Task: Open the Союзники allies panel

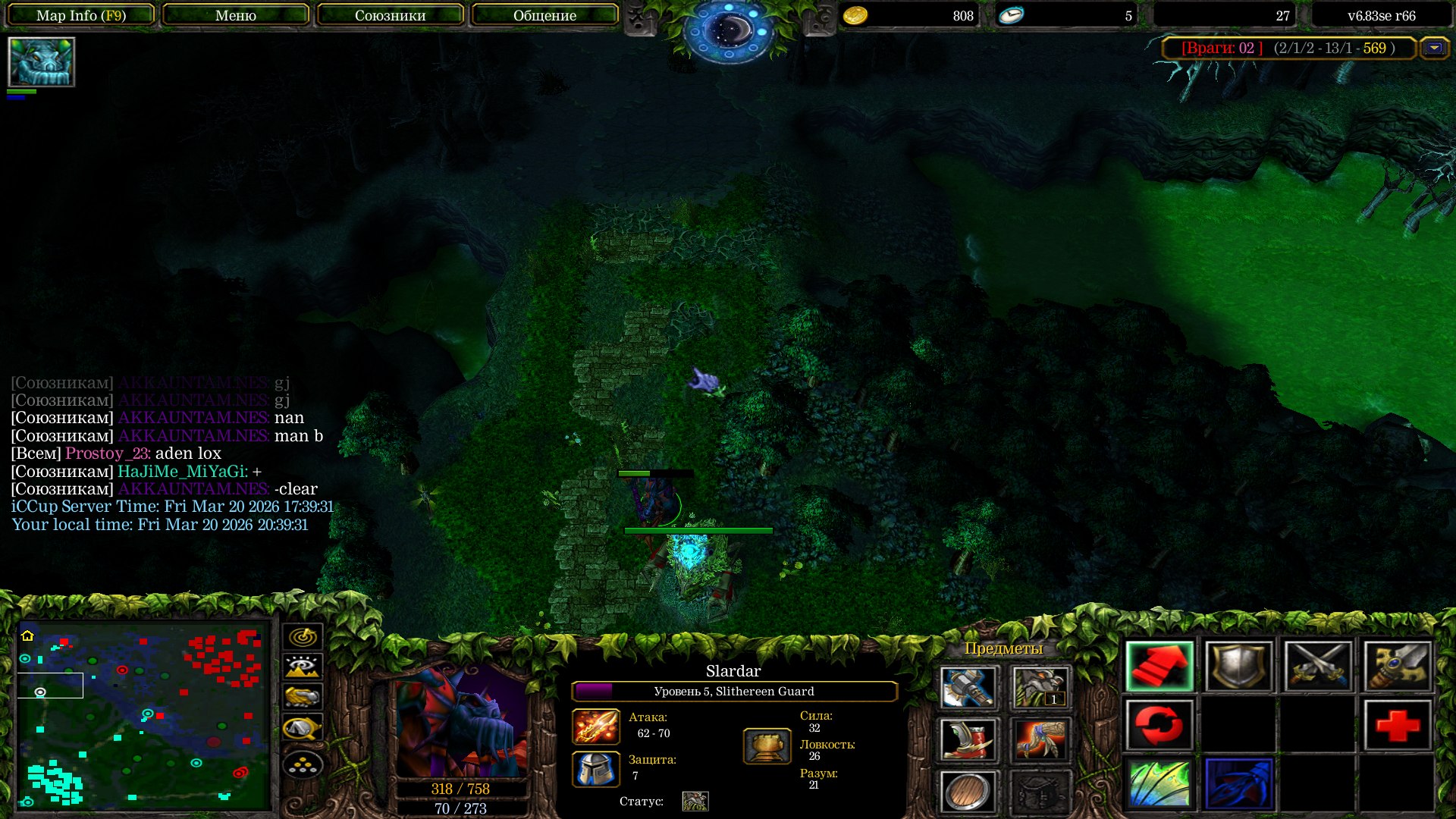Action: coord(390,15)
